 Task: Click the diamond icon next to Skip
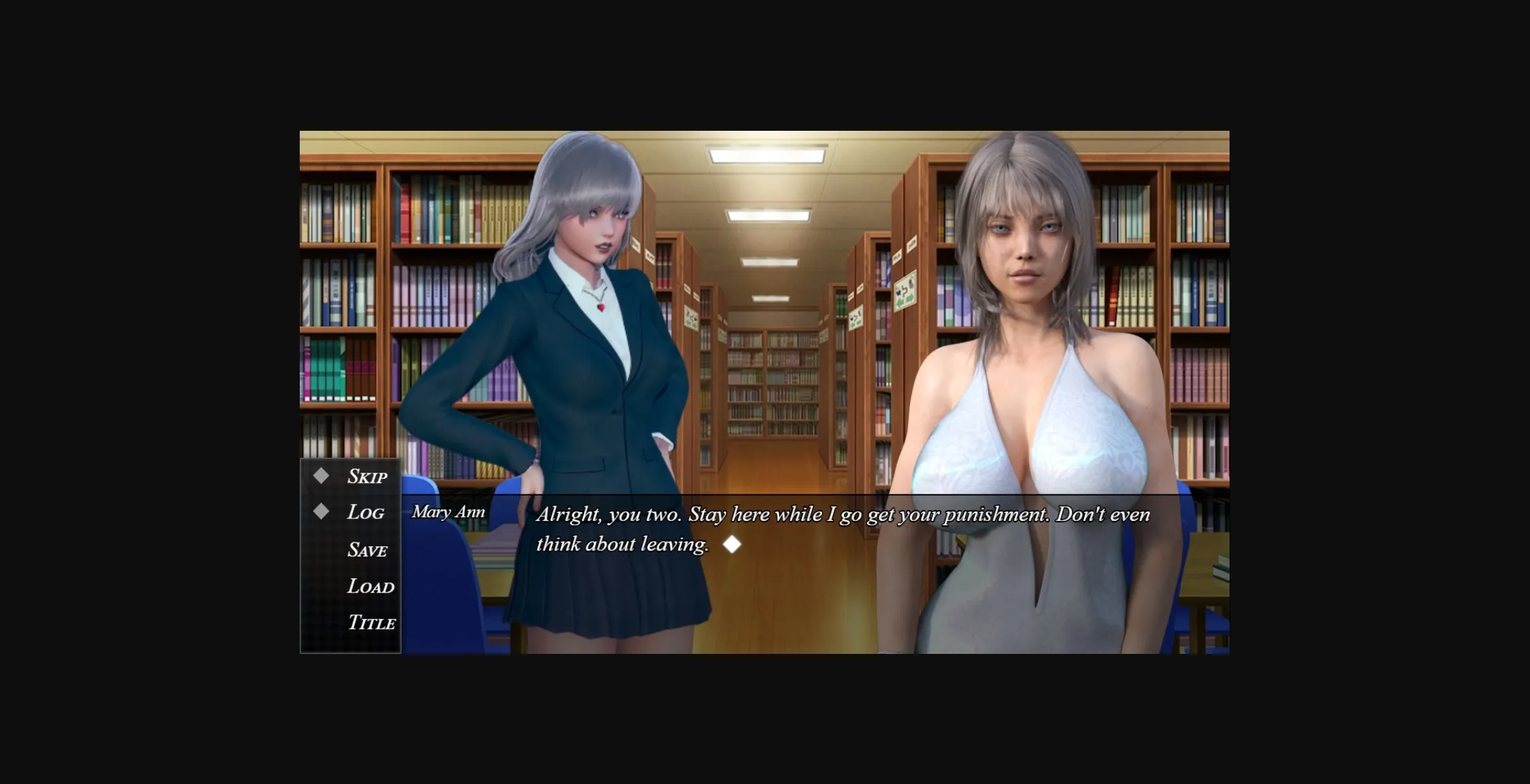(x=321, y=475)
